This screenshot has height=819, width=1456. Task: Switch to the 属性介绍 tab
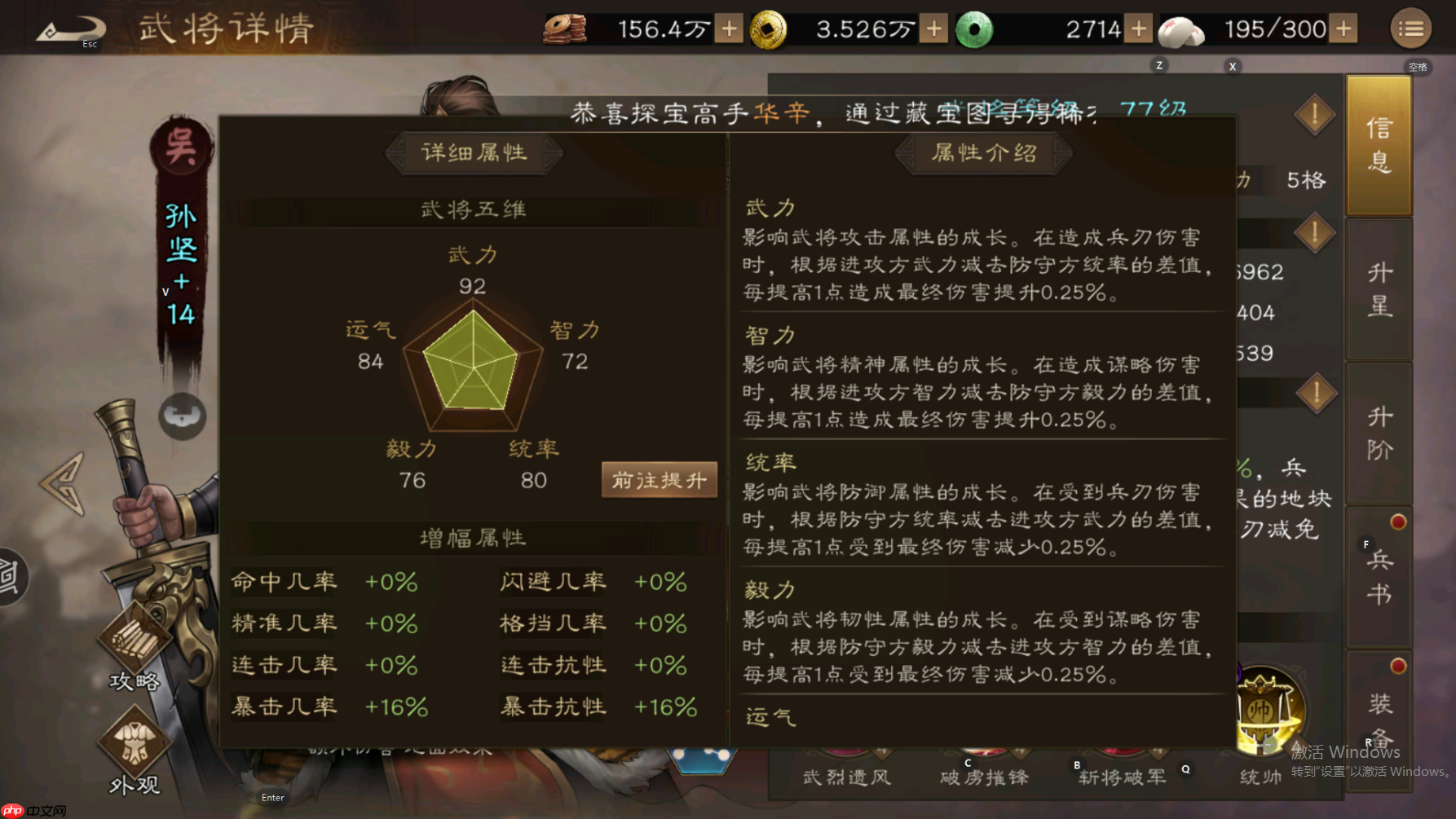click(x=983, y=153)
